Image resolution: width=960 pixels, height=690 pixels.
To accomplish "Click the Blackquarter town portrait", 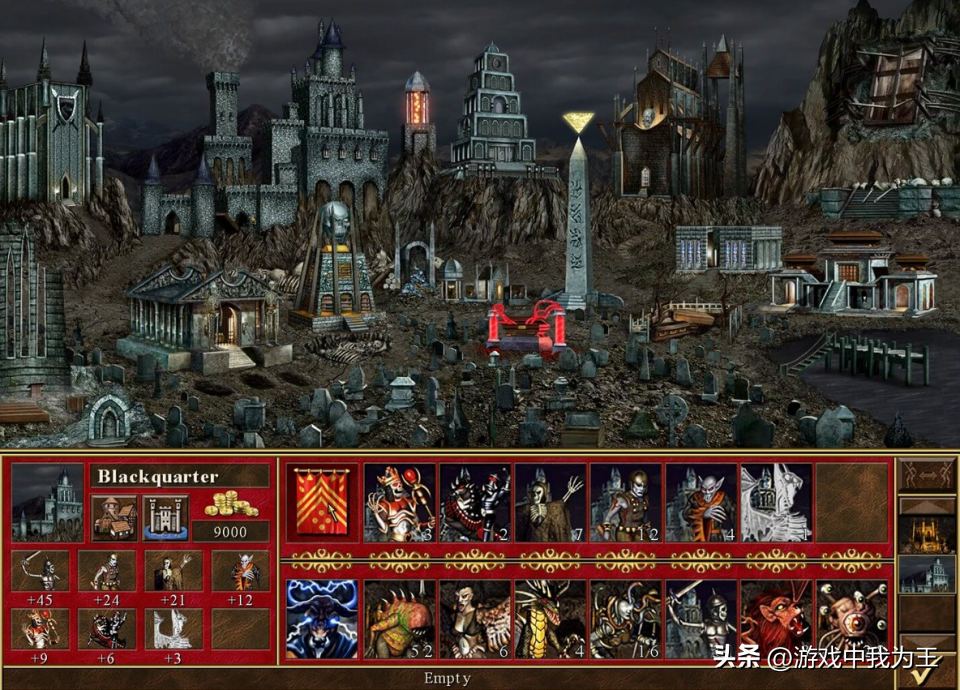I will point(47,503).
